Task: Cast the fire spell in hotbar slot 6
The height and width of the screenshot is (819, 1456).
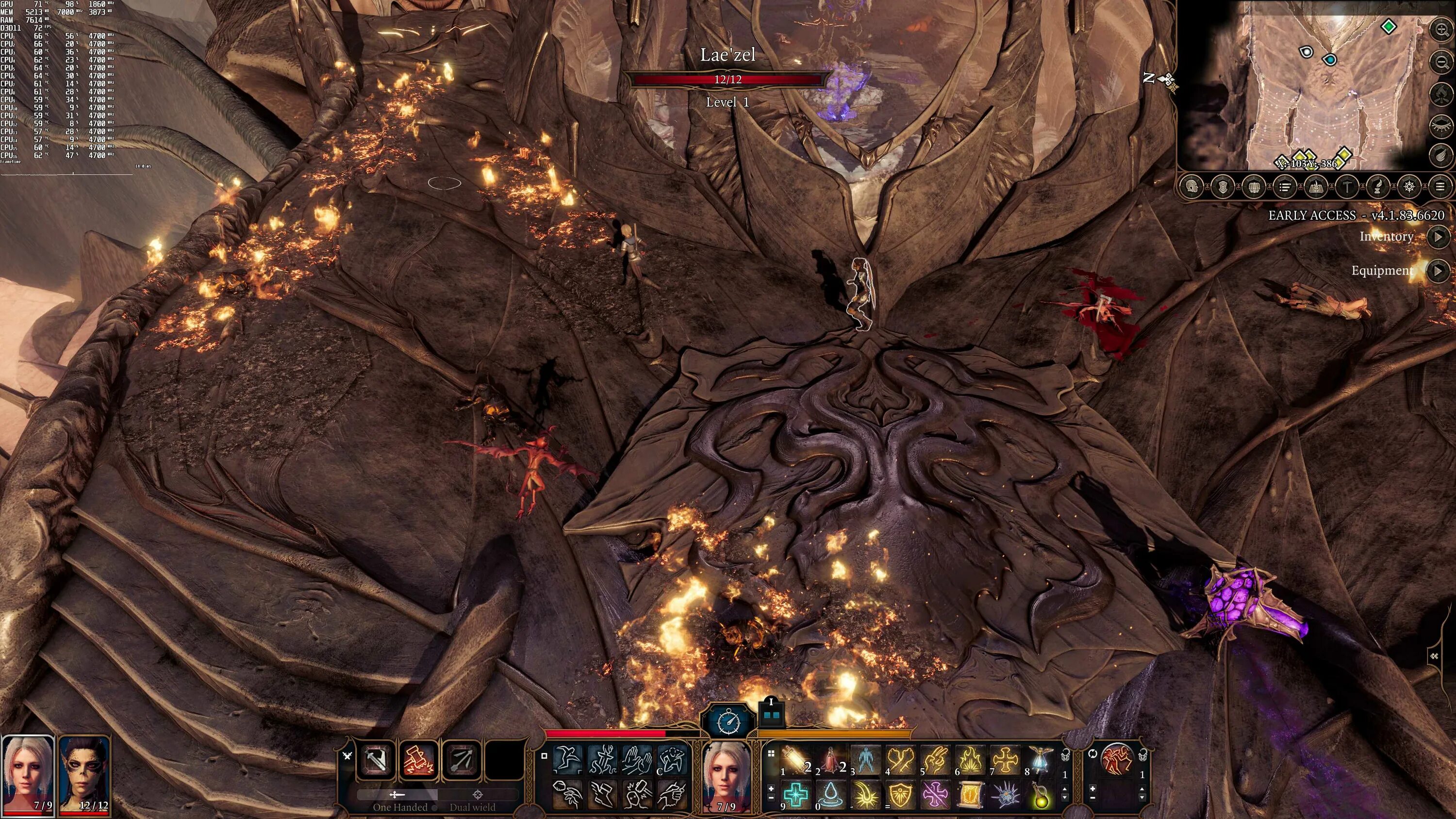Action: pos(970,759)
